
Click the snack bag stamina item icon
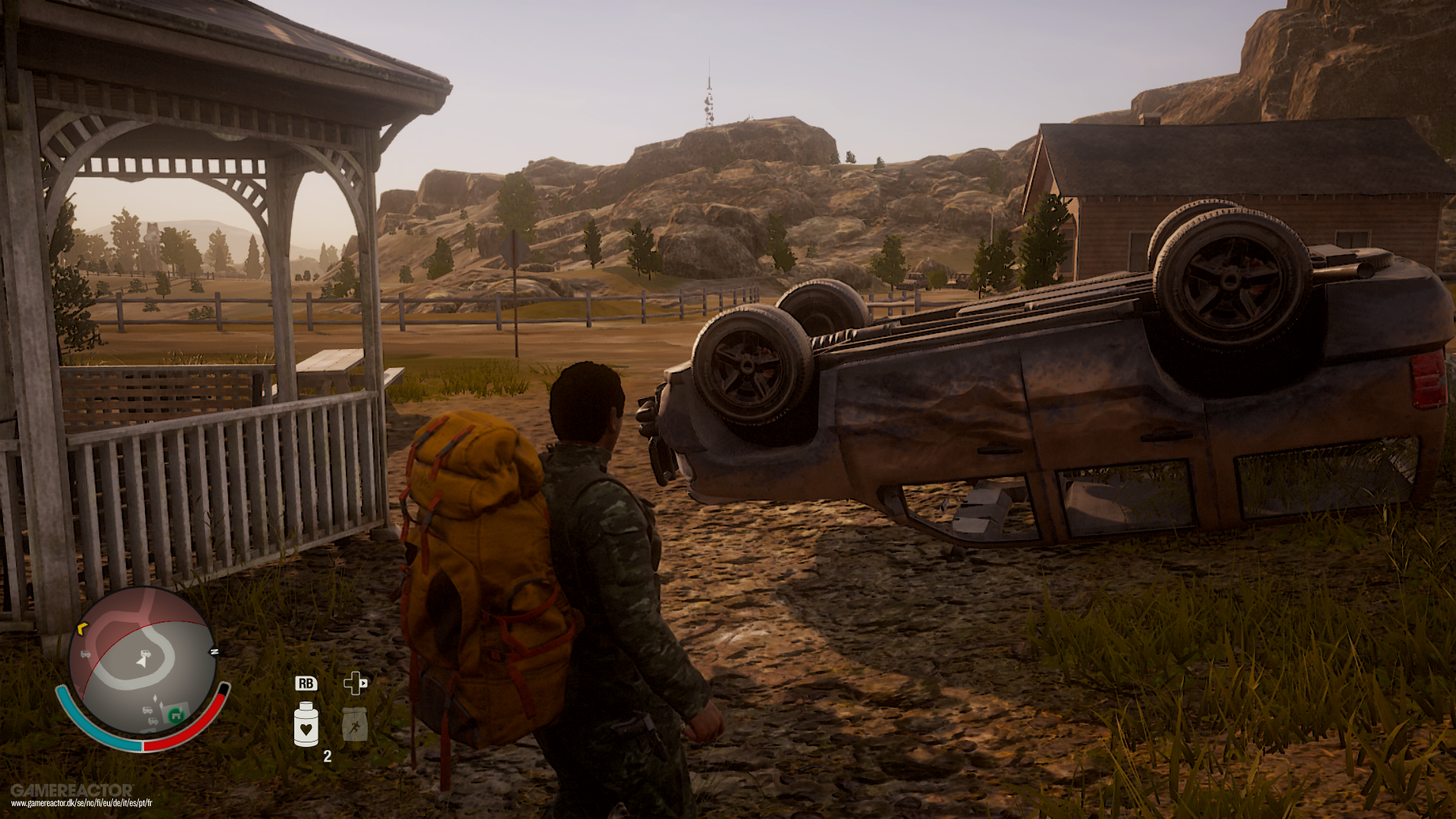(355, 724)
